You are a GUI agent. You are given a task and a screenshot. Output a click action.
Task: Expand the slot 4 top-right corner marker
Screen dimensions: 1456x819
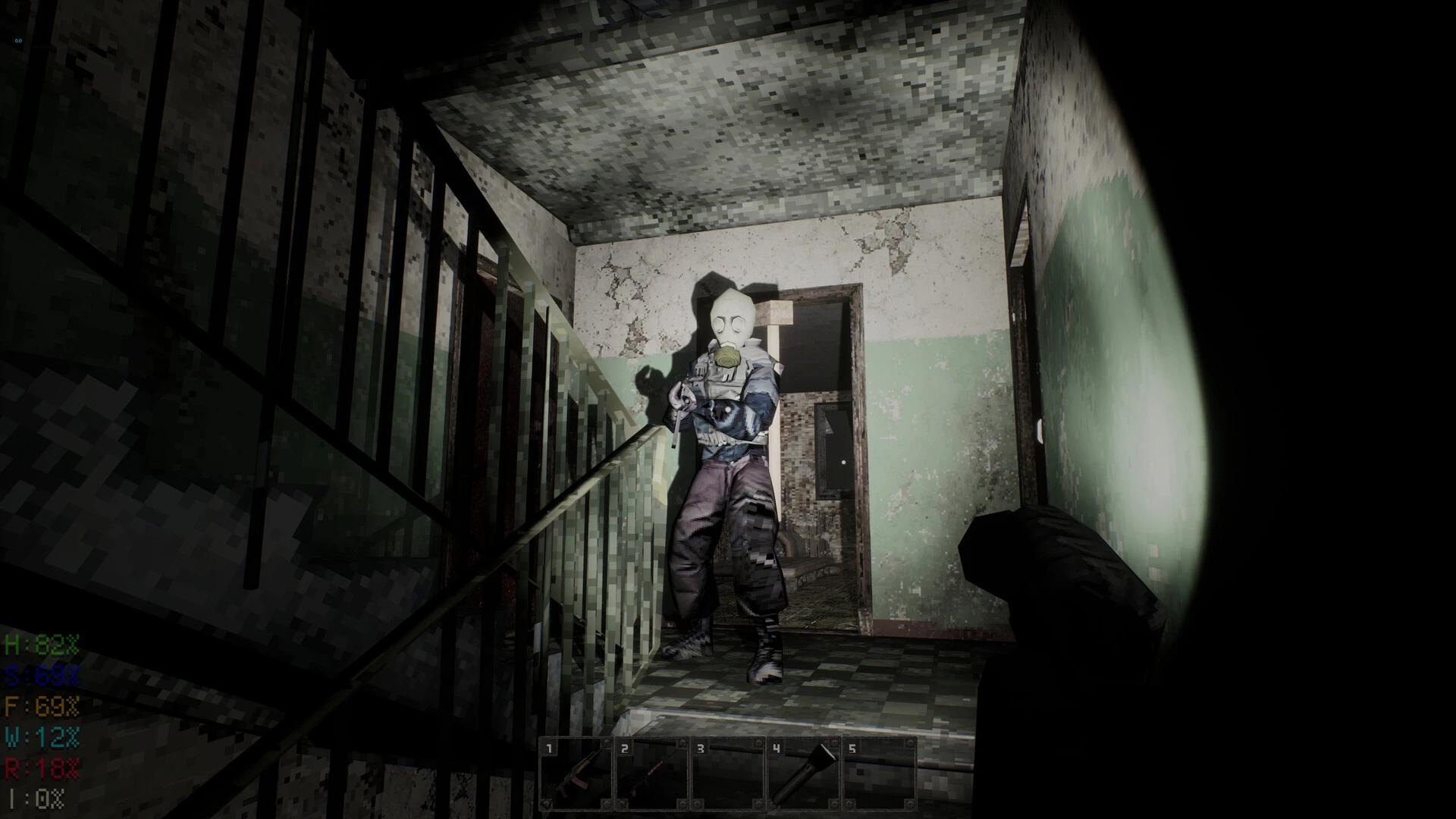(x=833, y=743)
